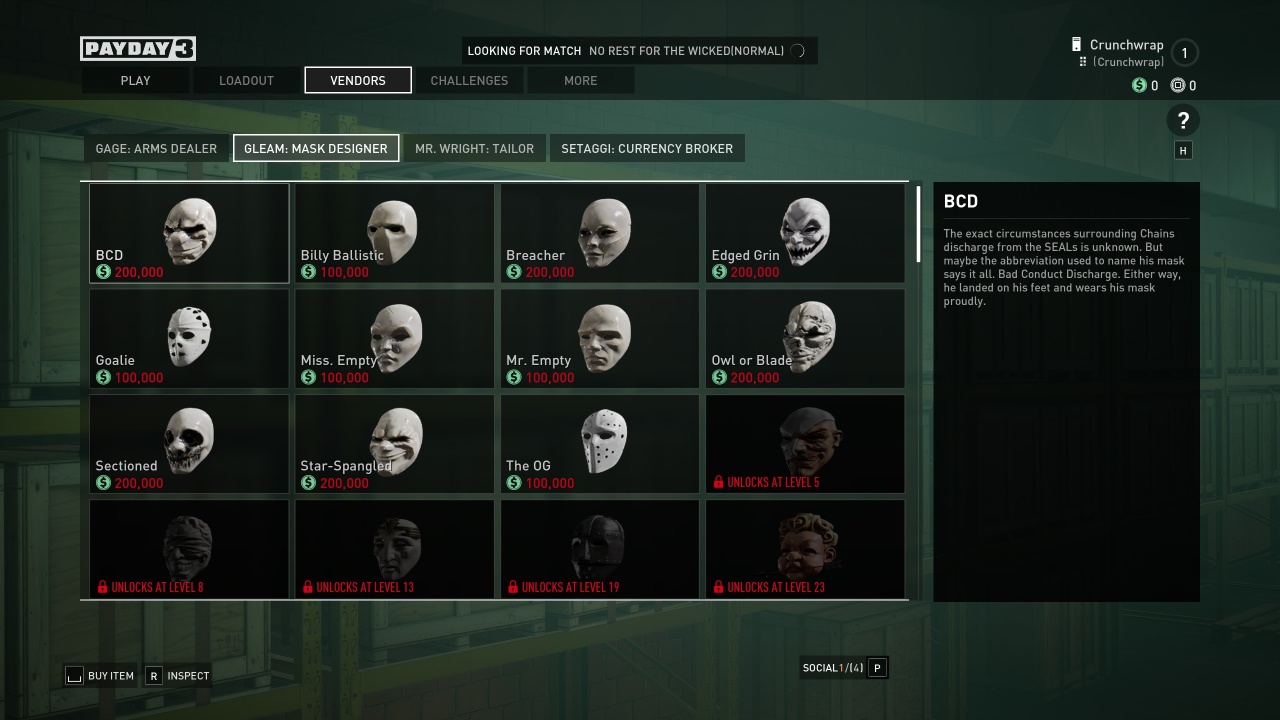The height and width of the screenshot is (720, 1280).
Task: Click the INSPECT button
Action: point(178,676)
